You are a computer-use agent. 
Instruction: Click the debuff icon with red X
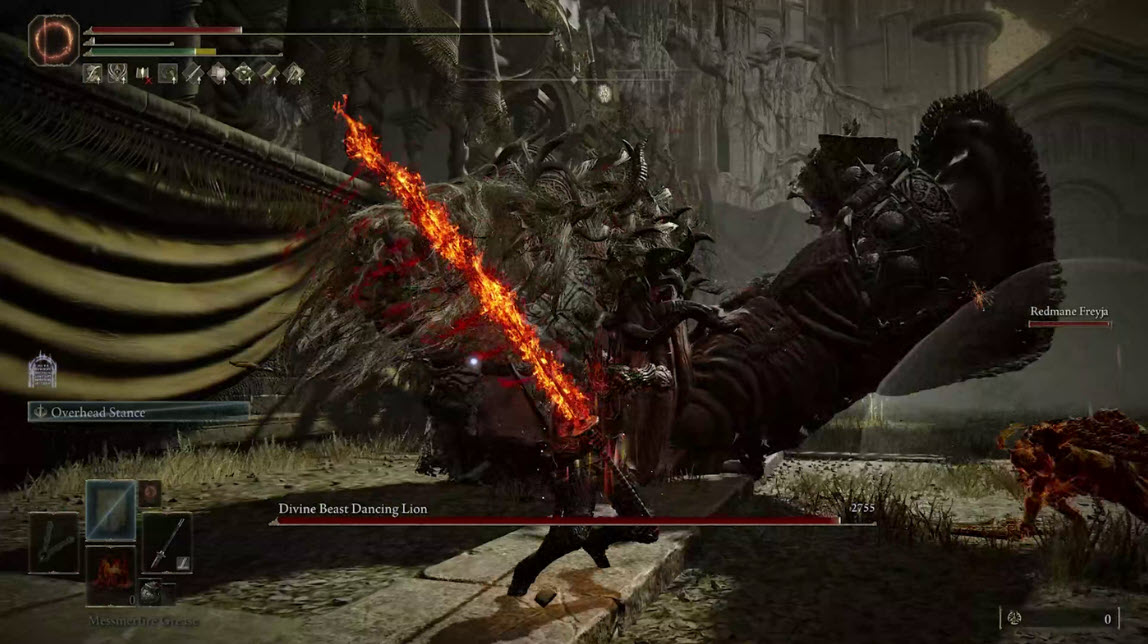click(x=143, y=73)
